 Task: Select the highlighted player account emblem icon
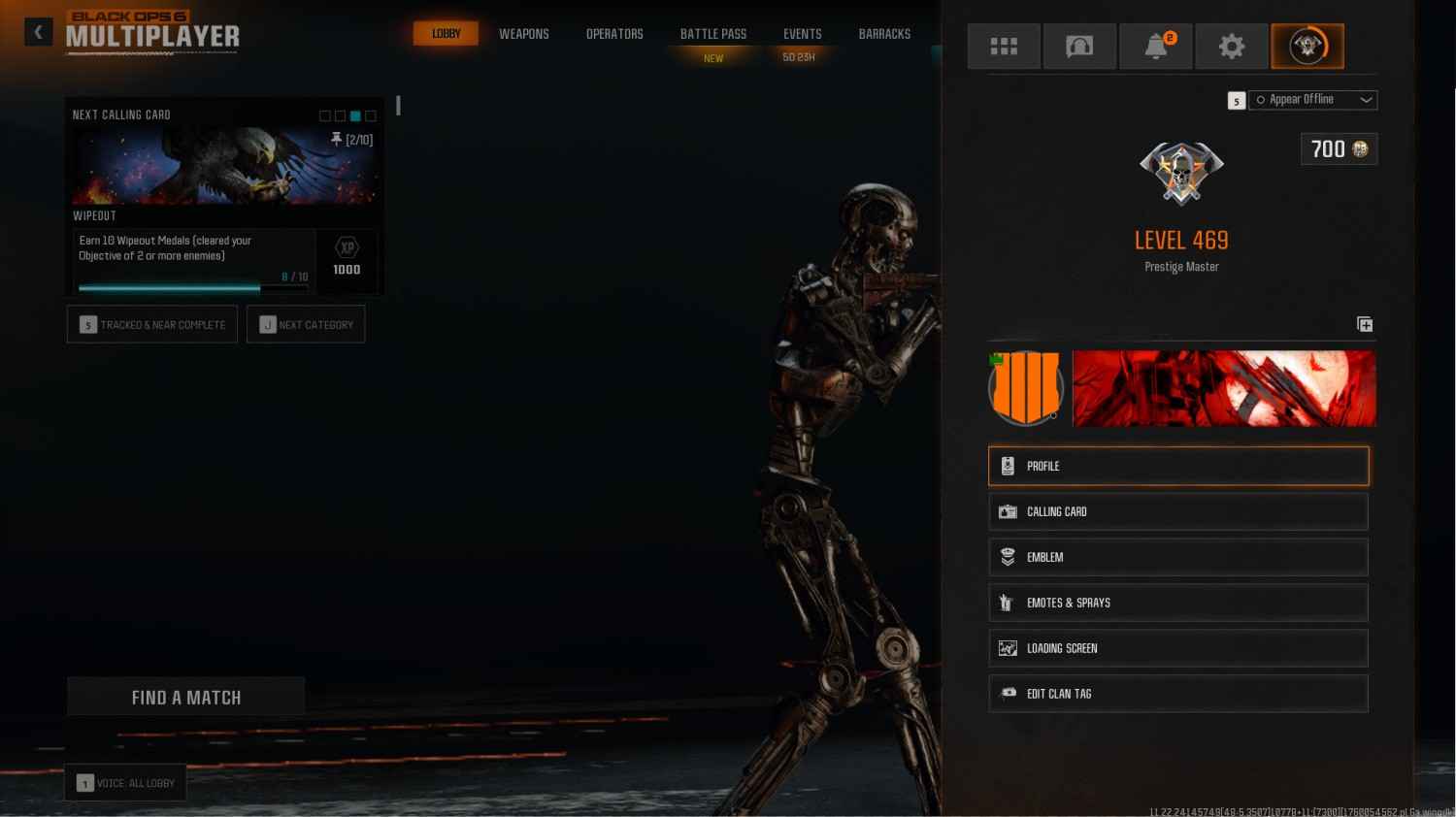coord(1307,46)
